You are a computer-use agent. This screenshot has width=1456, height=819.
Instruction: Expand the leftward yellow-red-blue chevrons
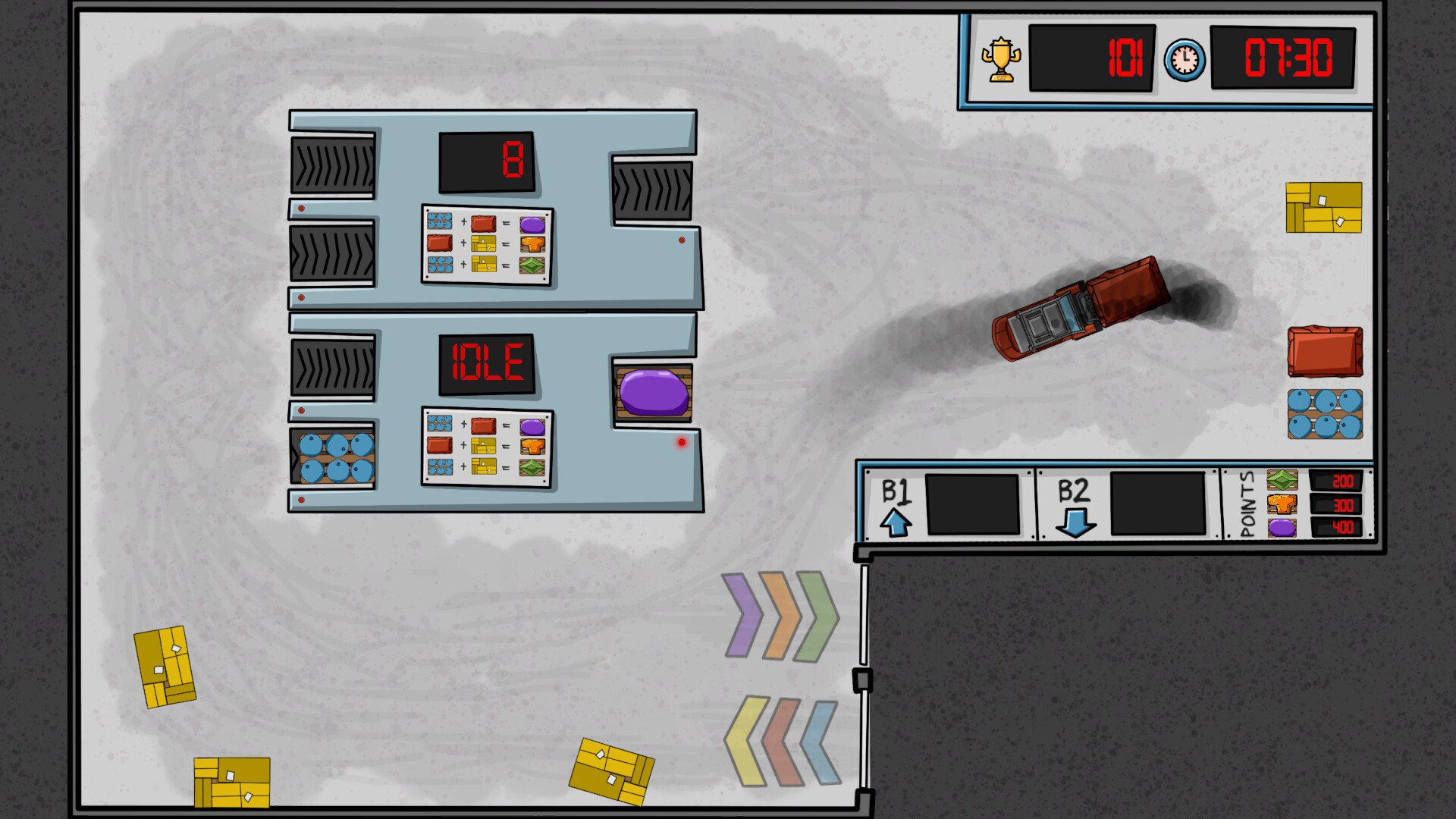coord(781,739)
